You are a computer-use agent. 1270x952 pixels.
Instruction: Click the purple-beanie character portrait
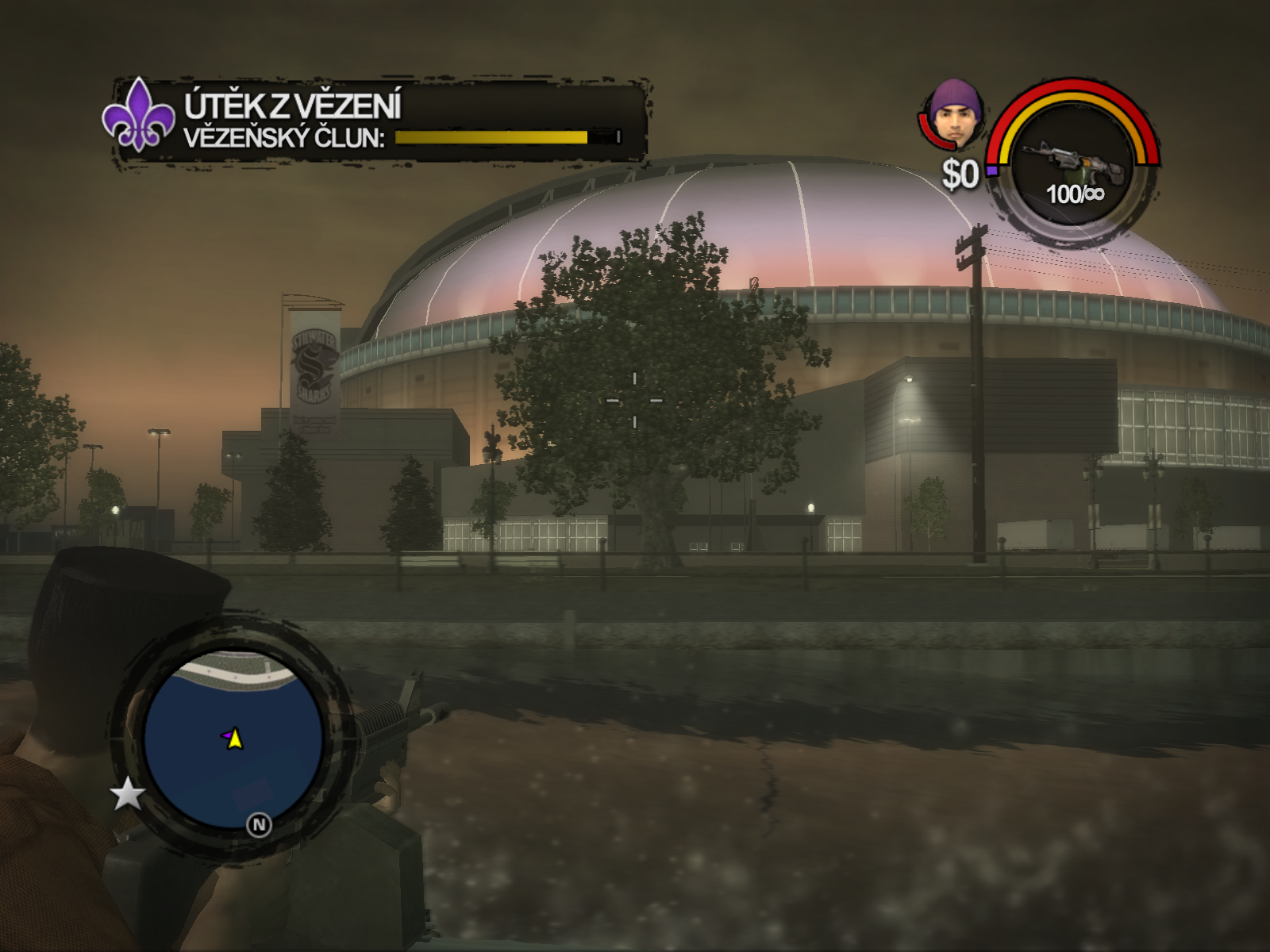click(x=956, y=115)
